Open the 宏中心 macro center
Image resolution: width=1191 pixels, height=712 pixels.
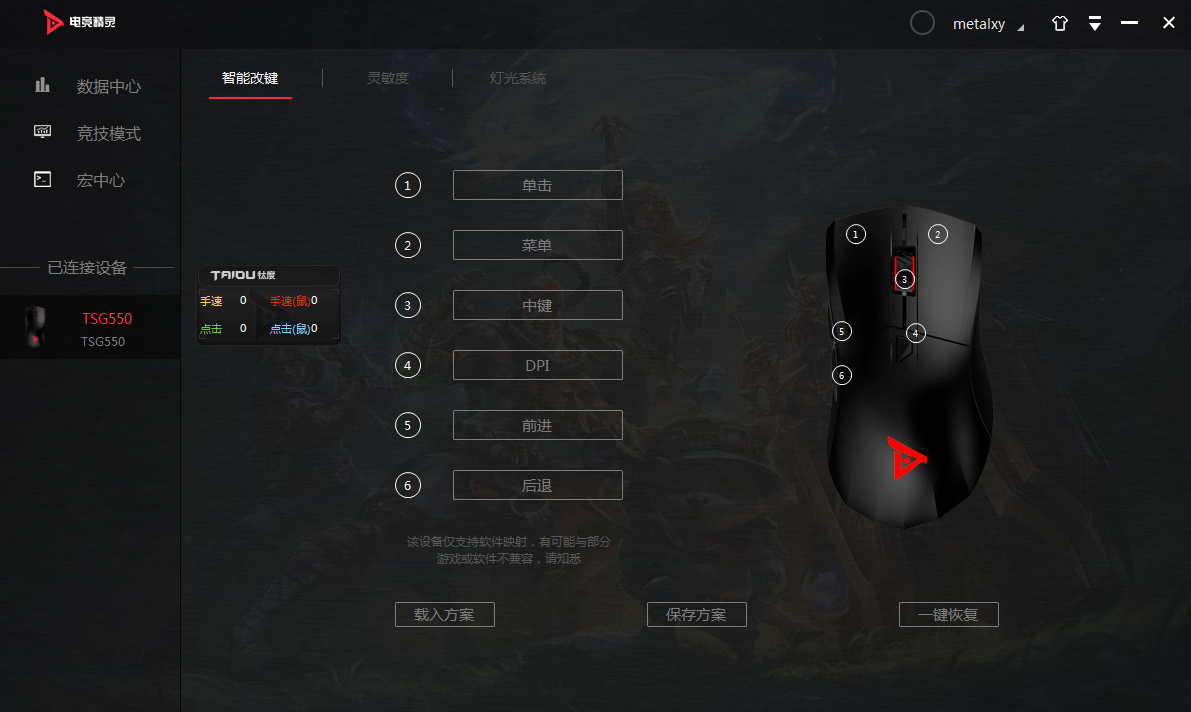coord(100,180)
